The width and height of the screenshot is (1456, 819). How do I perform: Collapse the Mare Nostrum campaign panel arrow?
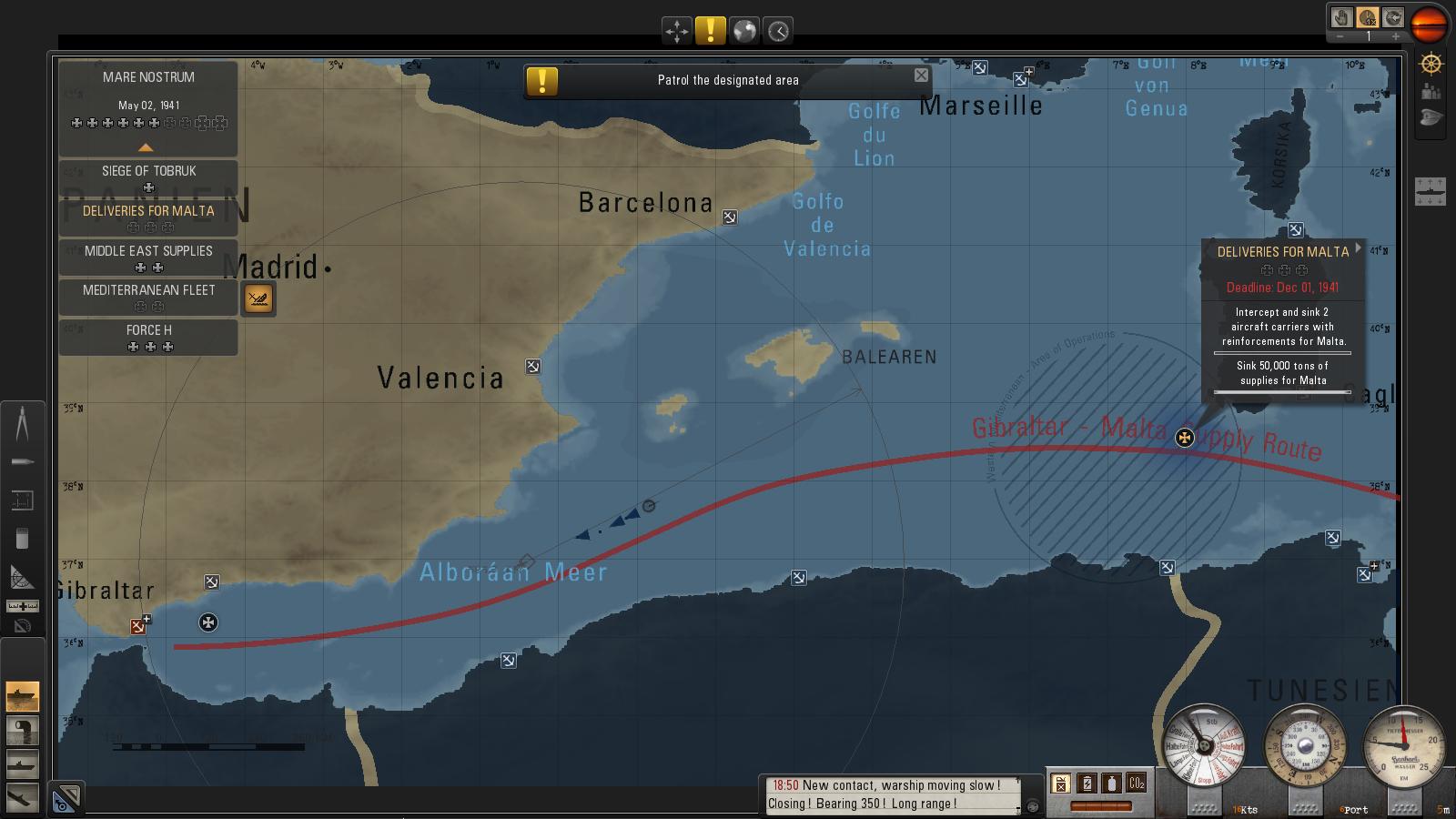146,147
